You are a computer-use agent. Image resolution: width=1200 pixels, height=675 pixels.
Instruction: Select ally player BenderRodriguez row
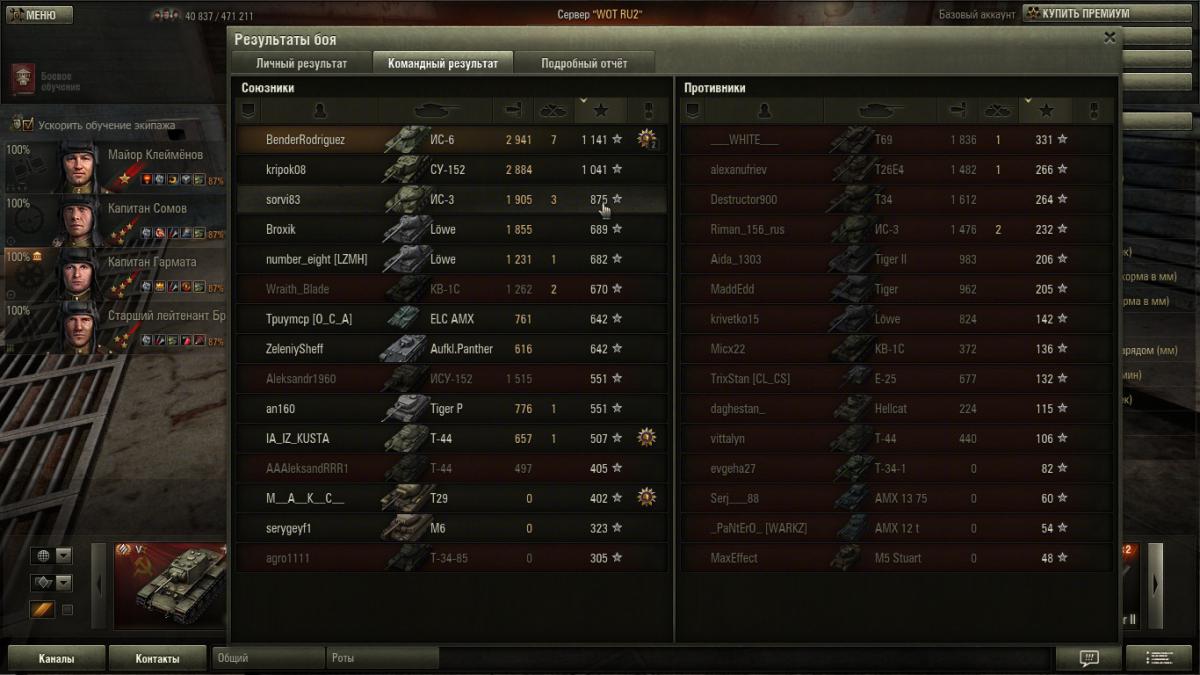click(x=450, y=140)
